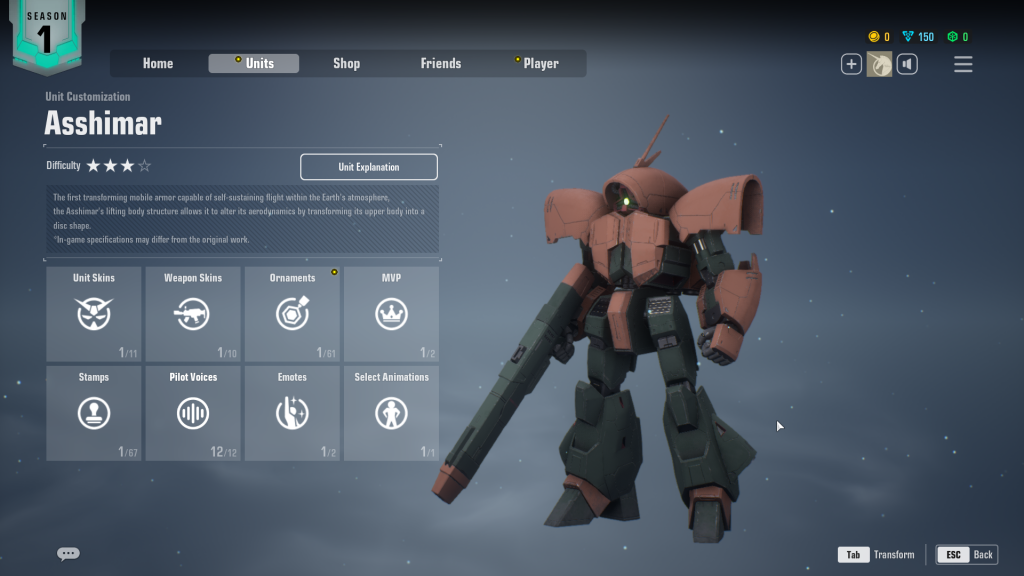Screen dimensions: 1024x576
Task: Go to the Shop tab
Action: click(346, 63)
